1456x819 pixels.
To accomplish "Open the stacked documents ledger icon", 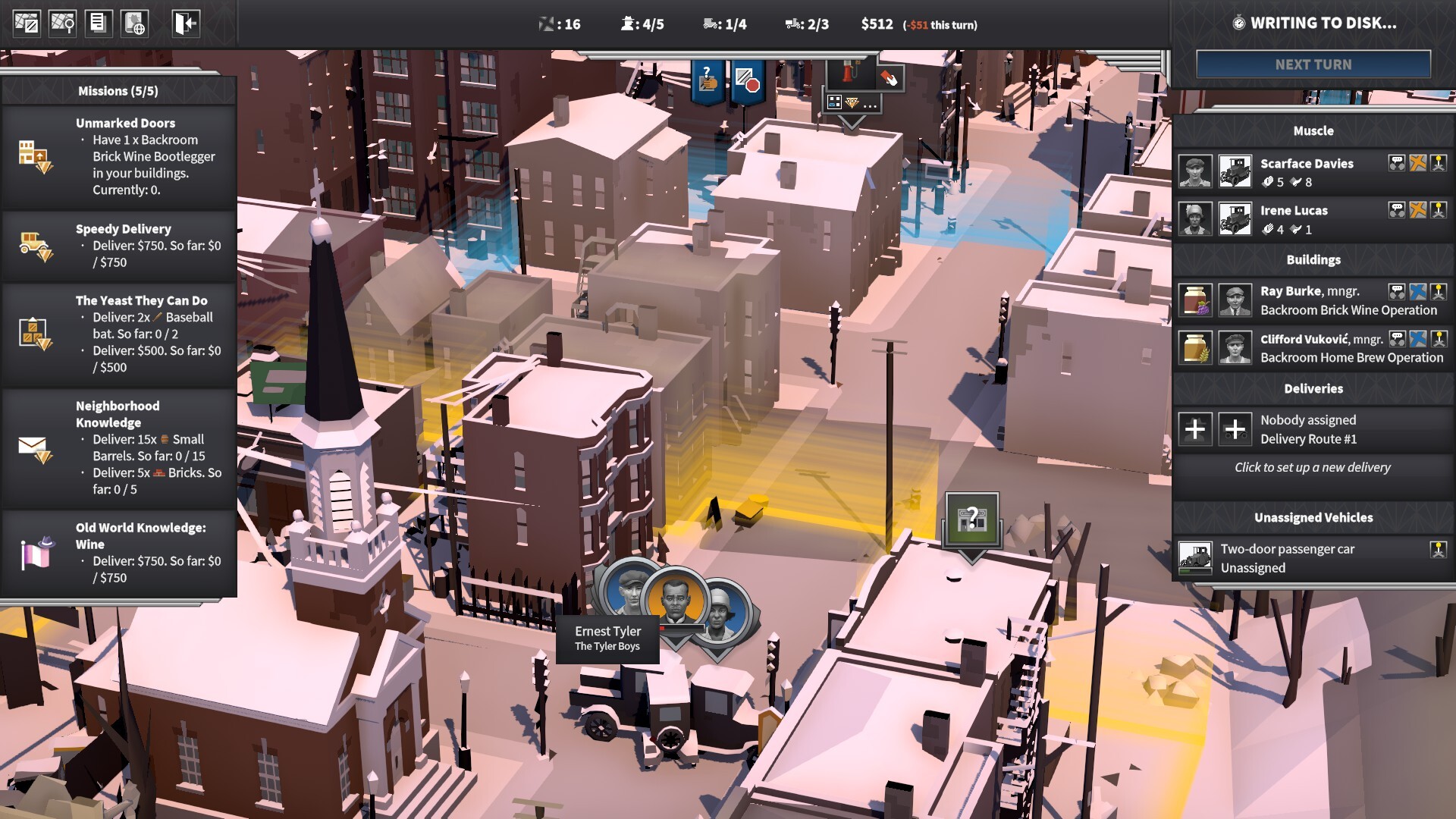I will 99,24.
